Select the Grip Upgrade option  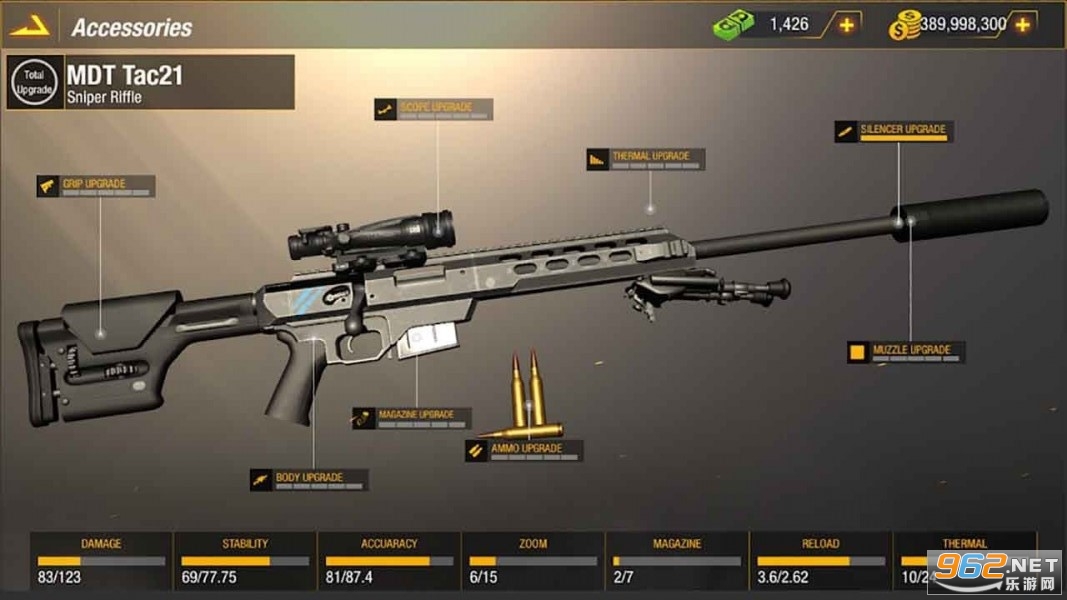point(96,186)
